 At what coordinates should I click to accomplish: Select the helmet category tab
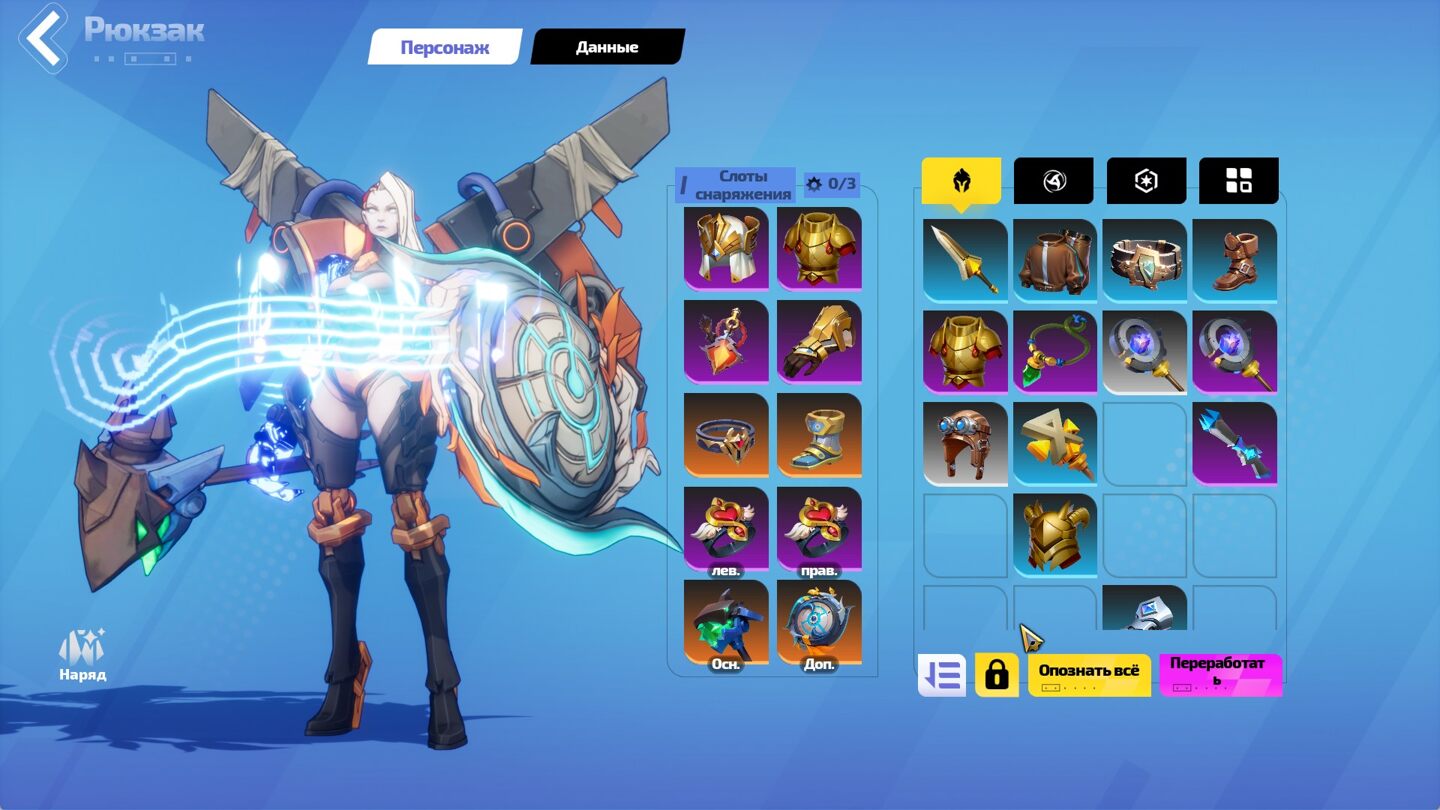(x=961, y=181)
